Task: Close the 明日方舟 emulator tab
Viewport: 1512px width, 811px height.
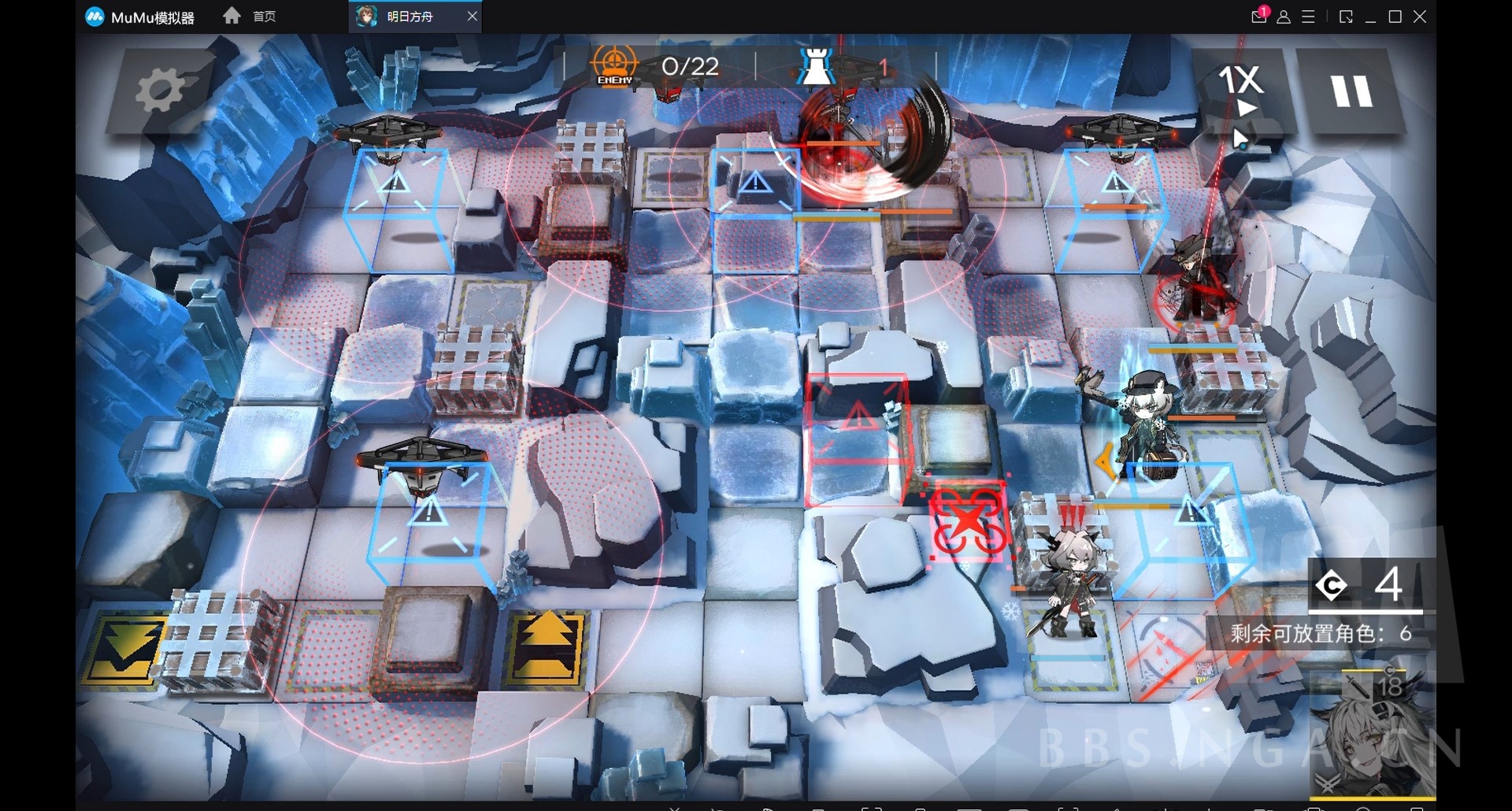Action: coord(472,17)
